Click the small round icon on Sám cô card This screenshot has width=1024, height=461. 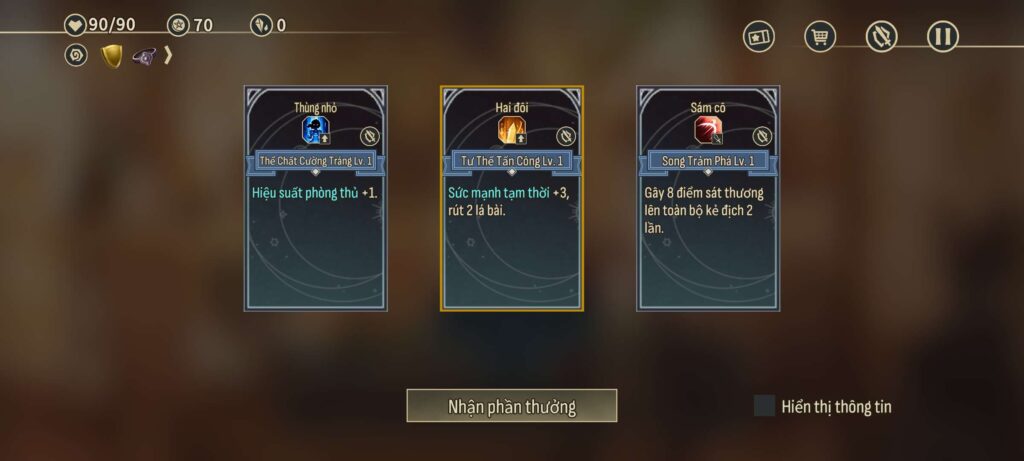[x=762, y=136]
